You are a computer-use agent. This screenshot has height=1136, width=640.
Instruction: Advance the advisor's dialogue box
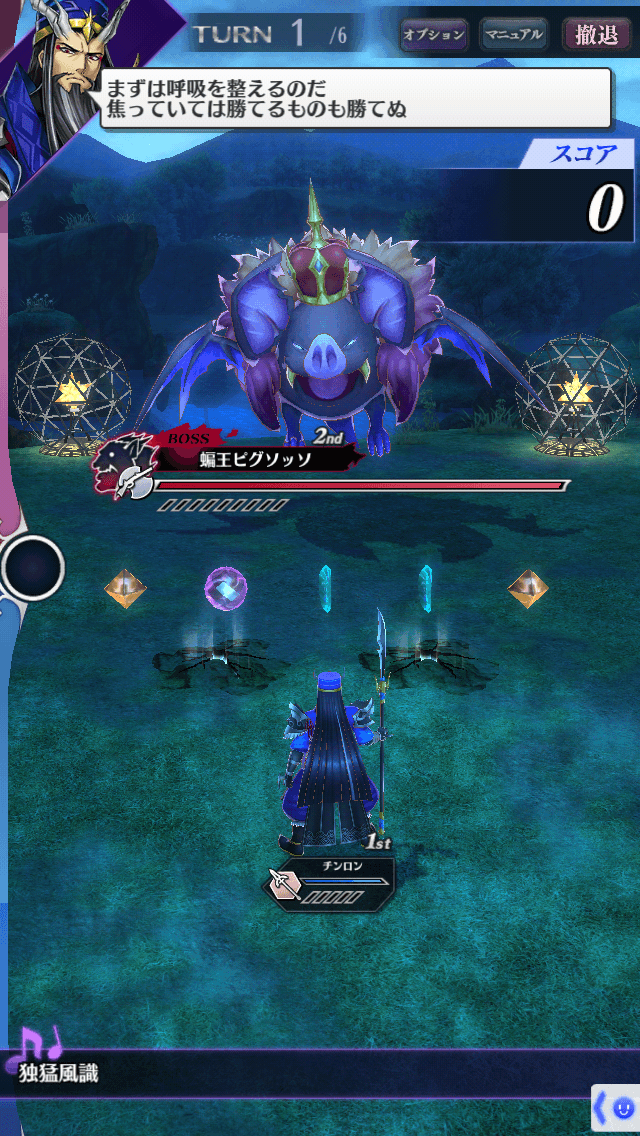point(355,98)
